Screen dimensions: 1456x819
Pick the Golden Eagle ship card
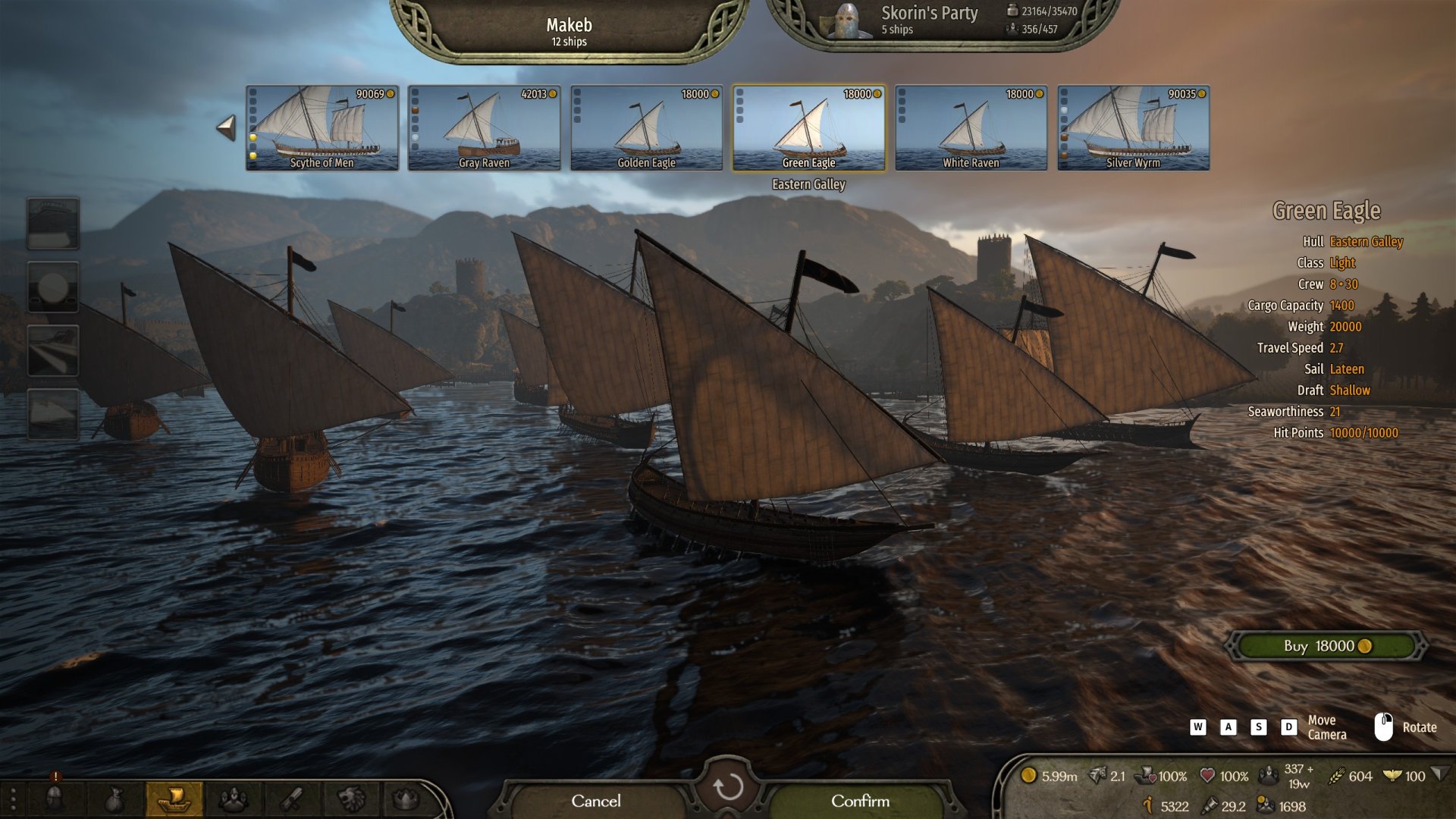coord(646,127)
